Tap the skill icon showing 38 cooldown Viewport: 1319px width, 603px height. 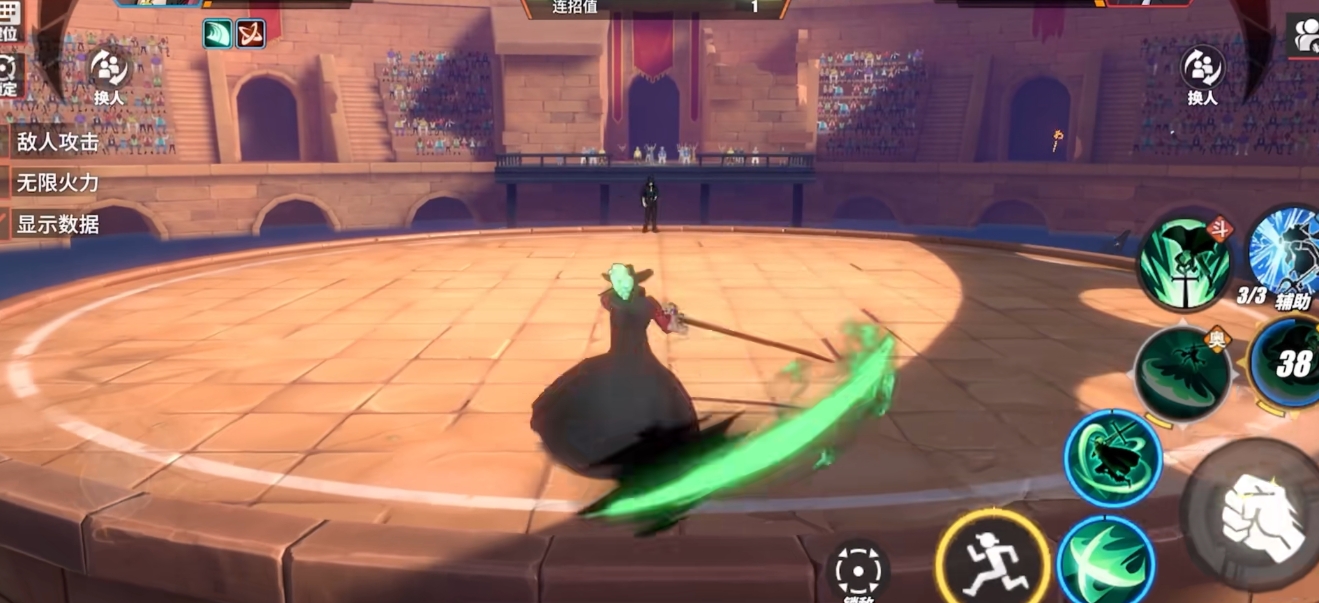[1291, 364]
